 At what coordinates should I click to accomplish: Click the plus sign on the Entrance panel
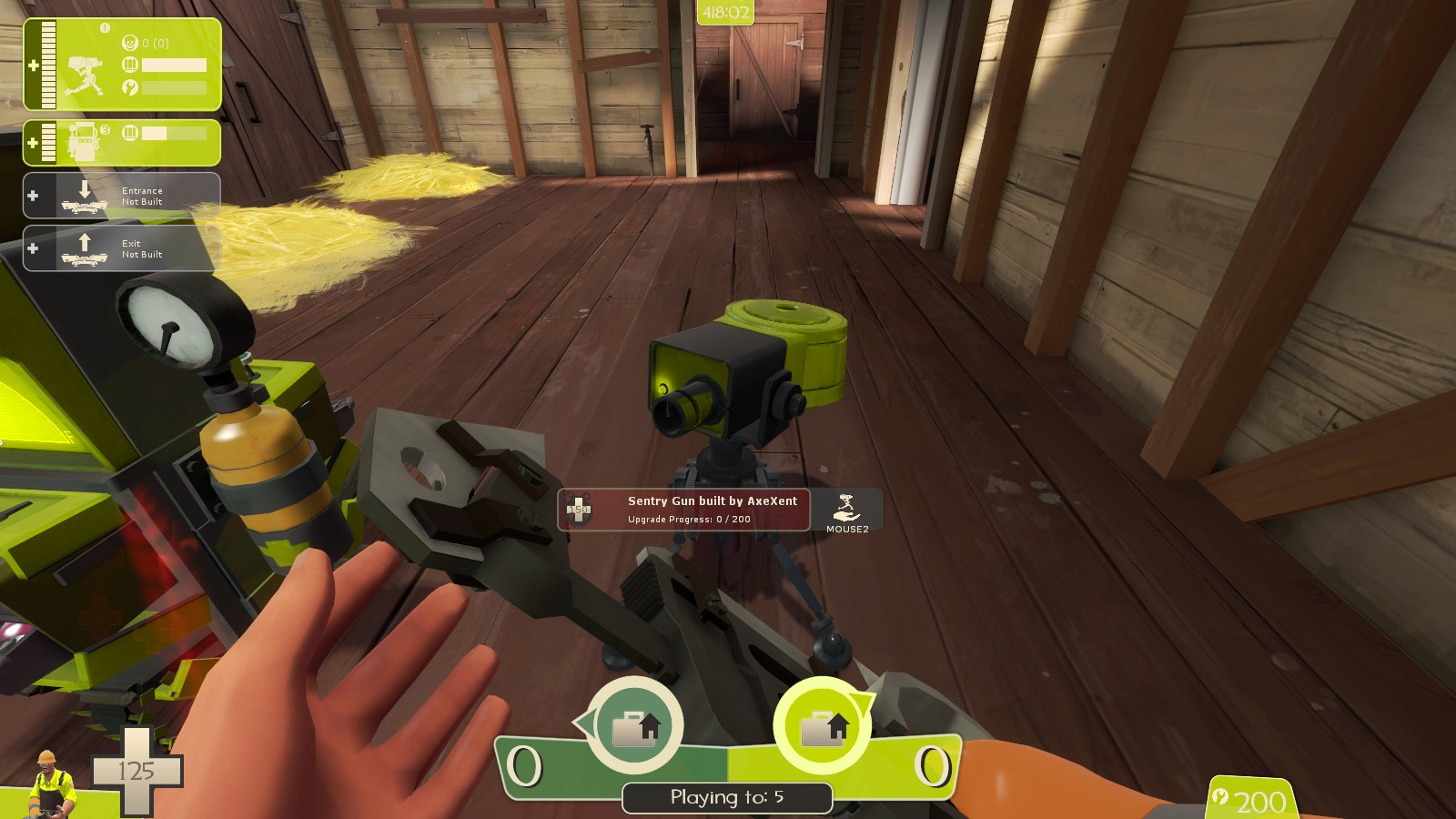coord(33,193)
